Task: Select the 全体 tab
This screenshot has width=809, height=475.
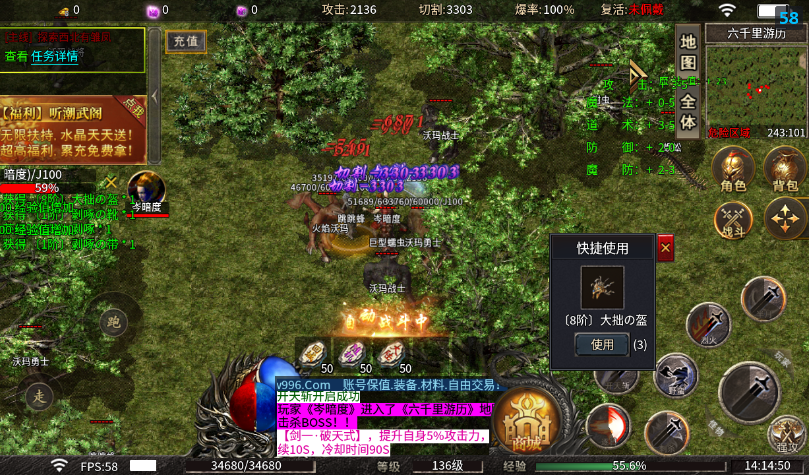Action: pos(688,112)
